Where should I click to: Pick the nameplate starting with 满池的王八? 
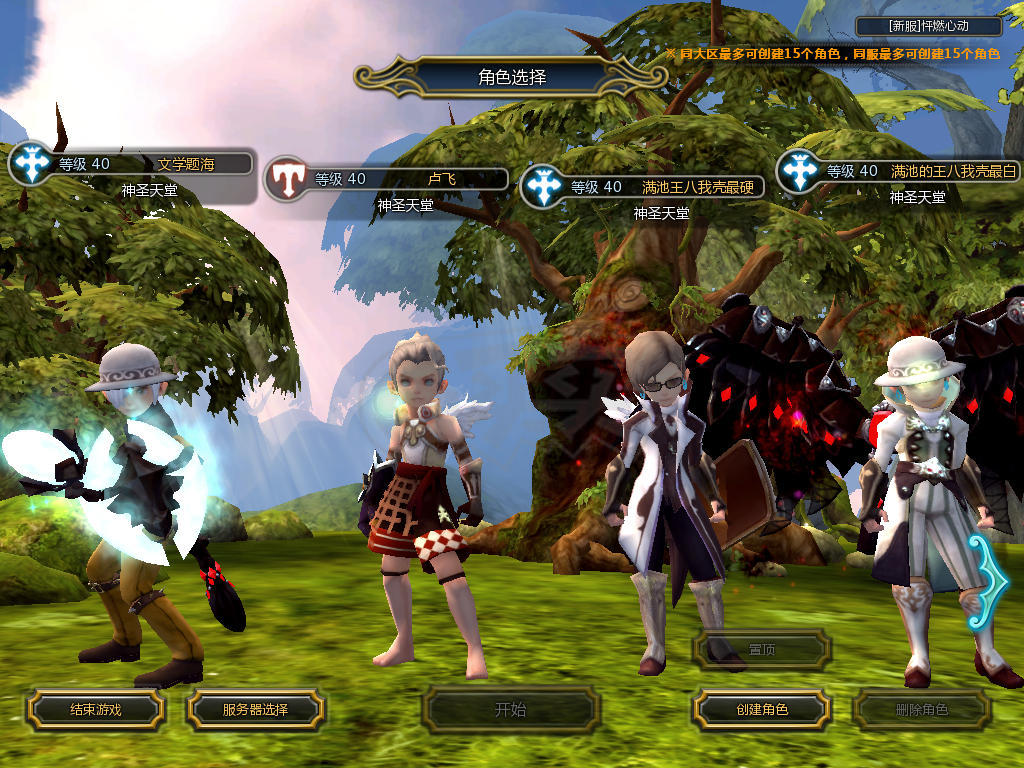pos(953,171)
